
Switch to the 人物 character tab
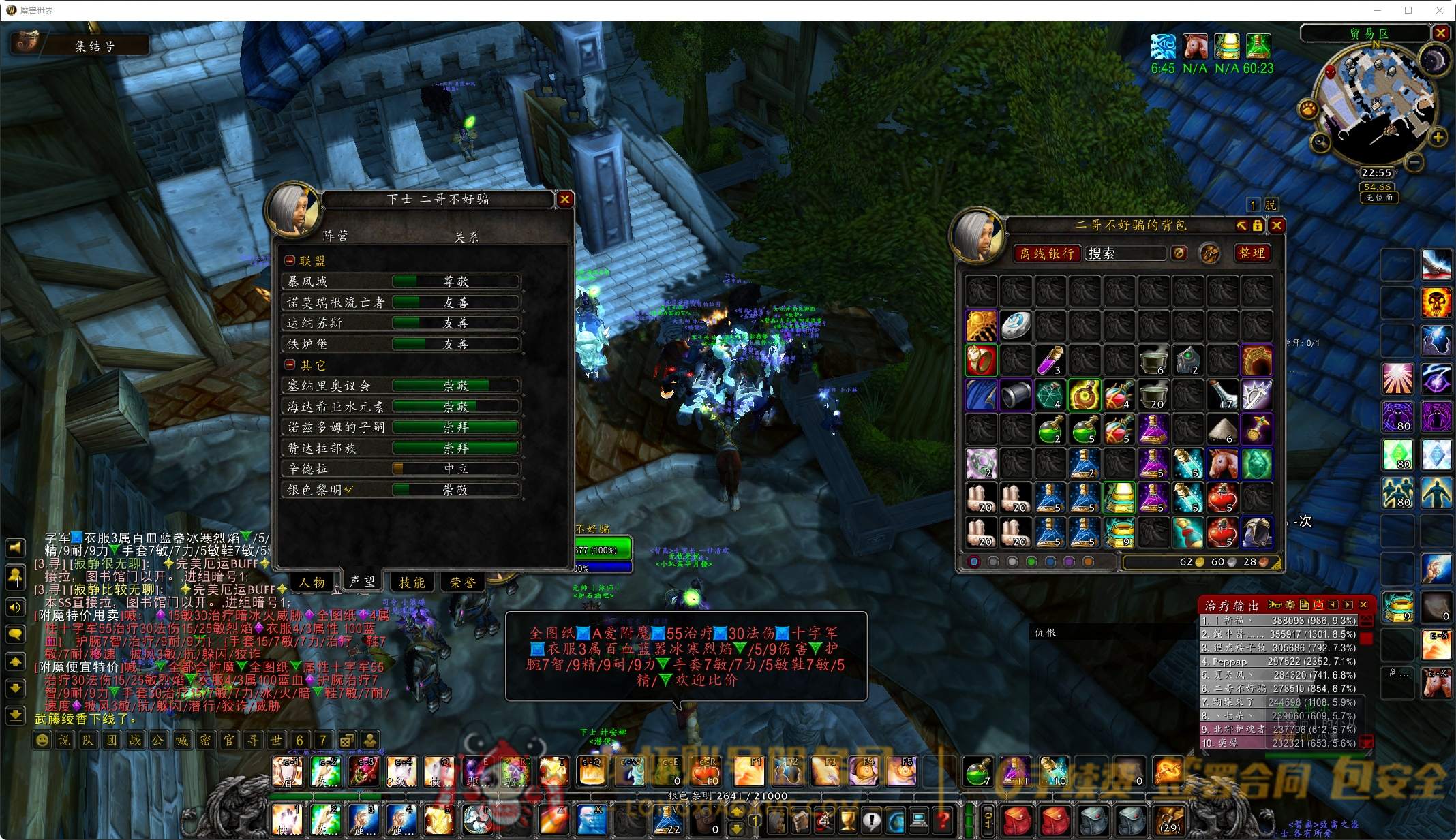(x=312, y=582)
